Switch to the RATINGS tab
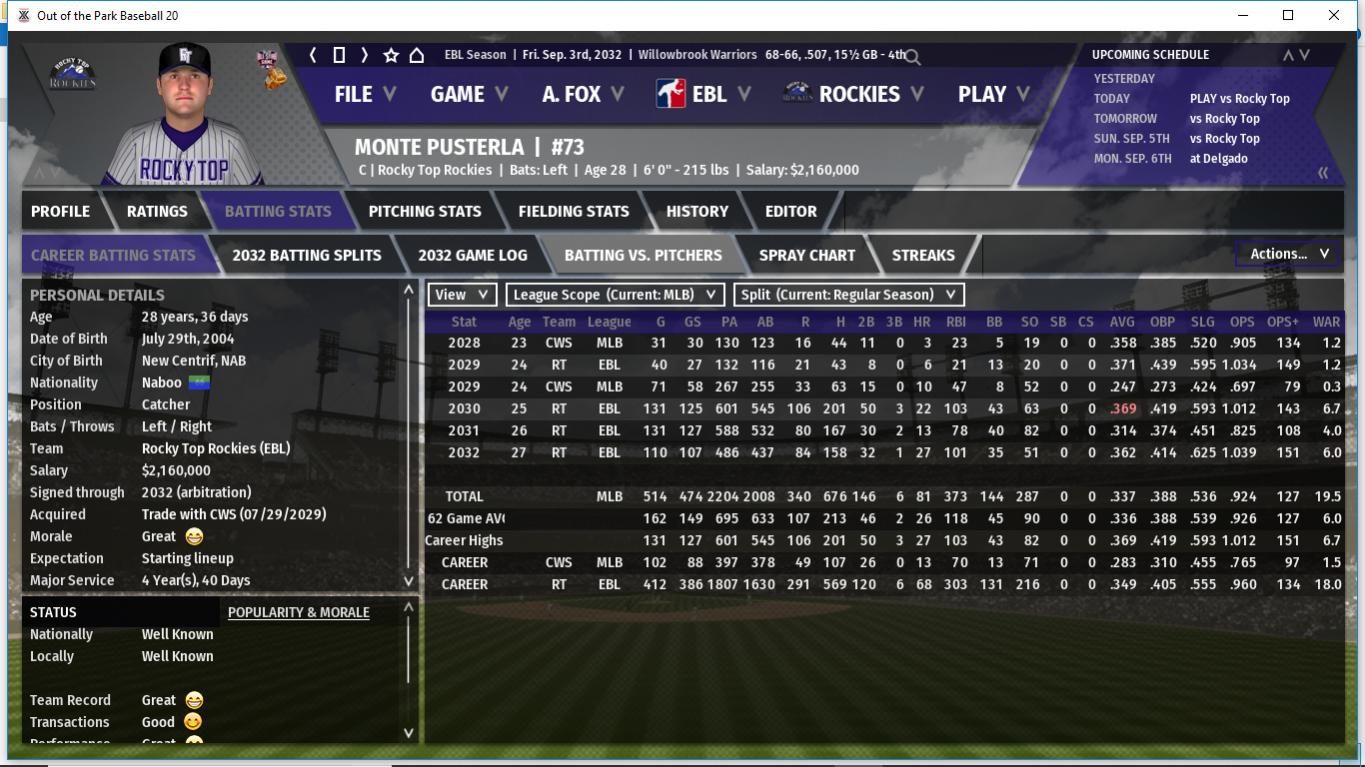The height and width of the screenshot is (767, 1365). point(157,211)
